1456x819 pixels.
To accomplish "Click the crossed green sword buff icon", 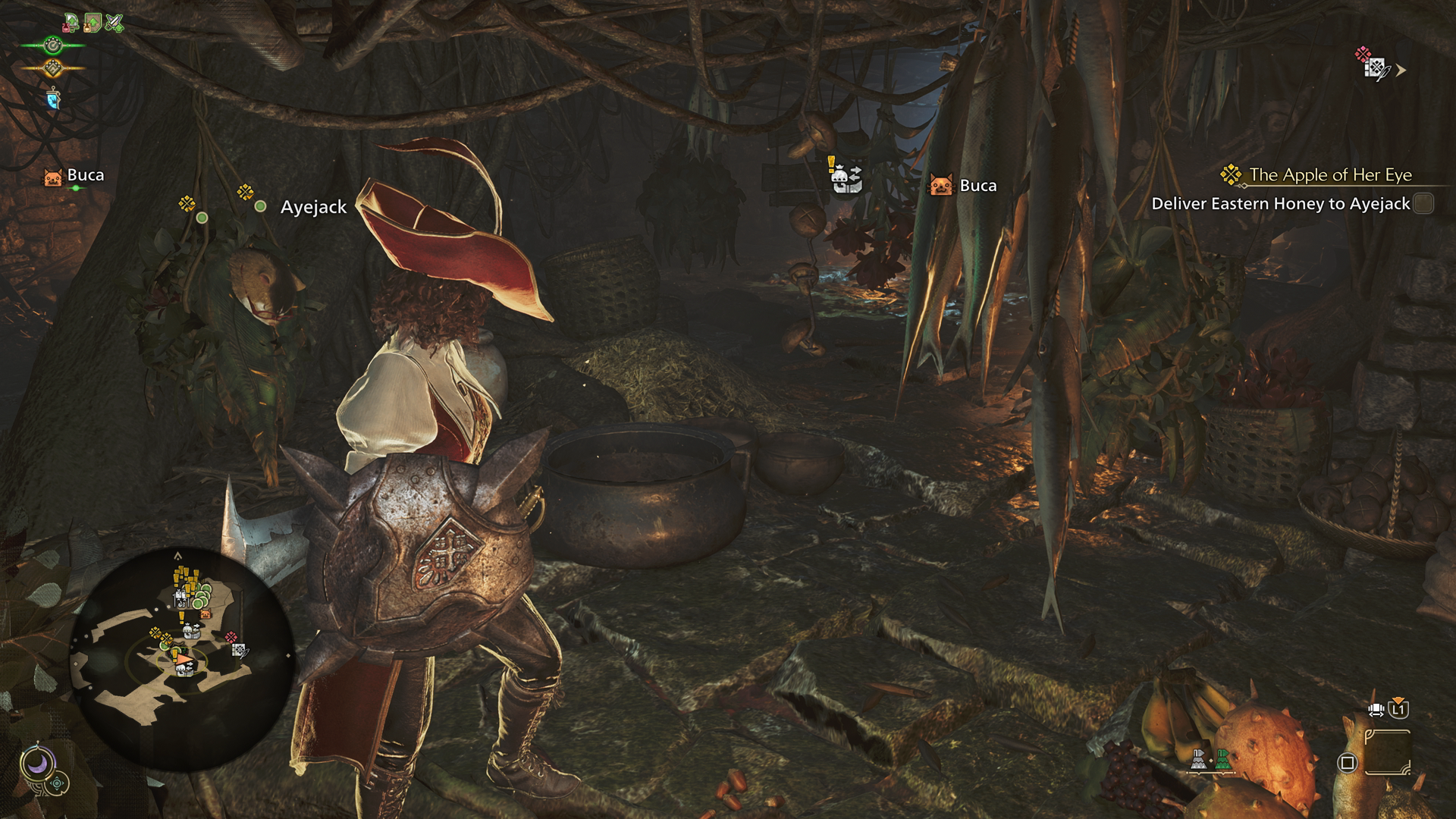I will [114, 23].
